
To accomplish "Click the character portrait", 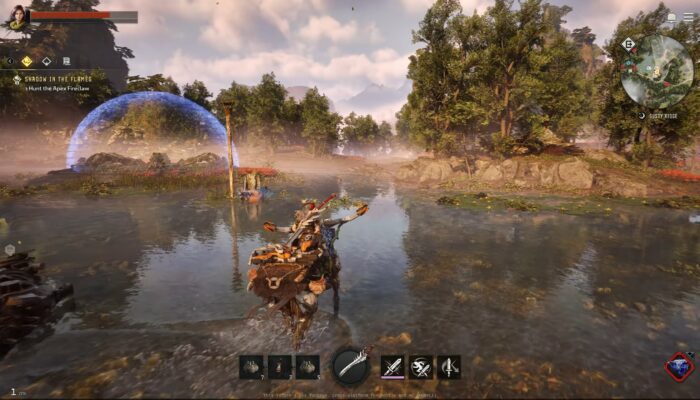I will tap(17, 17).
